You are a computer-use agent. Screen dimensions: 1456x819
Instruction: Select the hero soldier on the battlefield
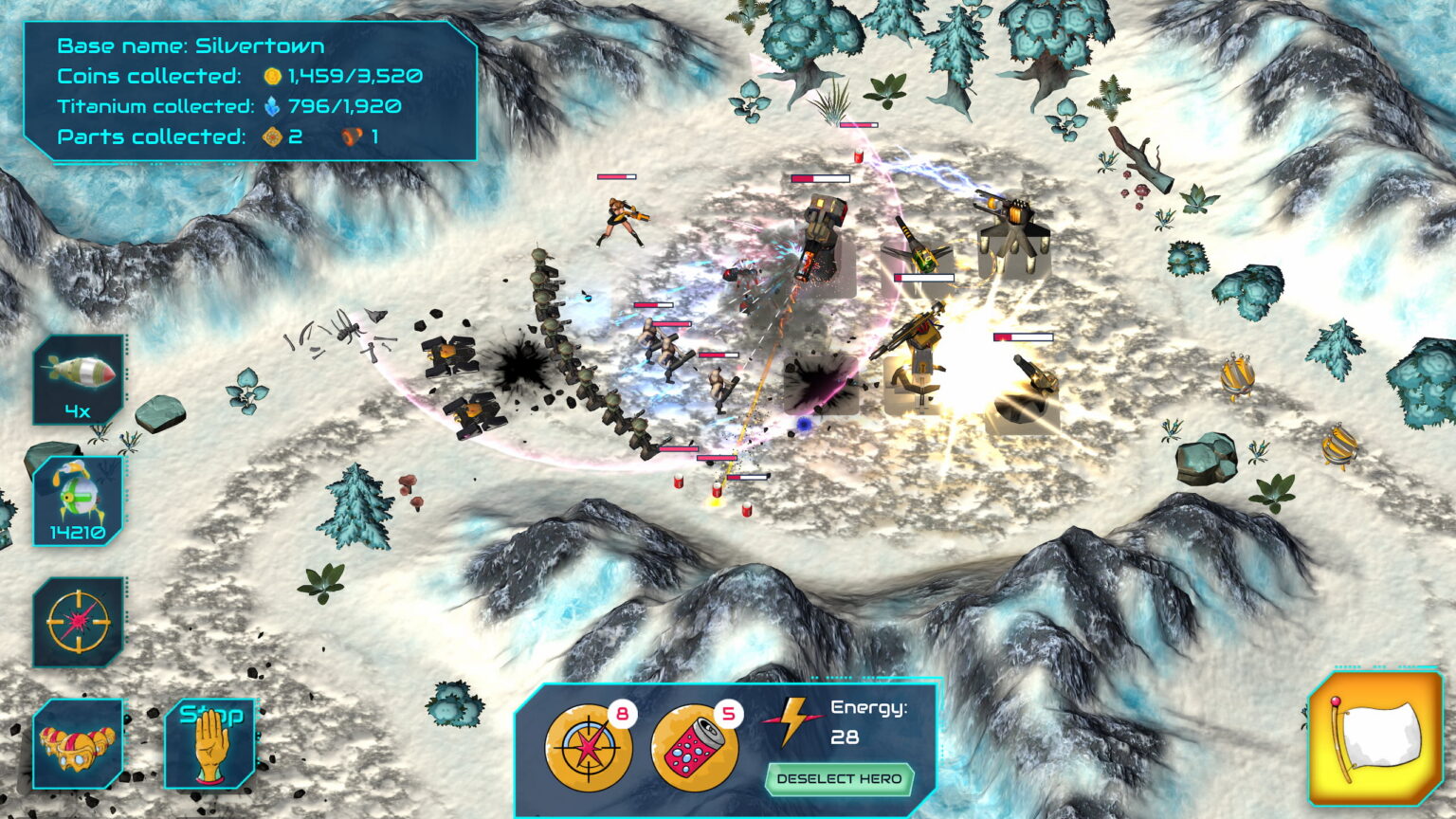pyautogui.click(x=621, y=220)
